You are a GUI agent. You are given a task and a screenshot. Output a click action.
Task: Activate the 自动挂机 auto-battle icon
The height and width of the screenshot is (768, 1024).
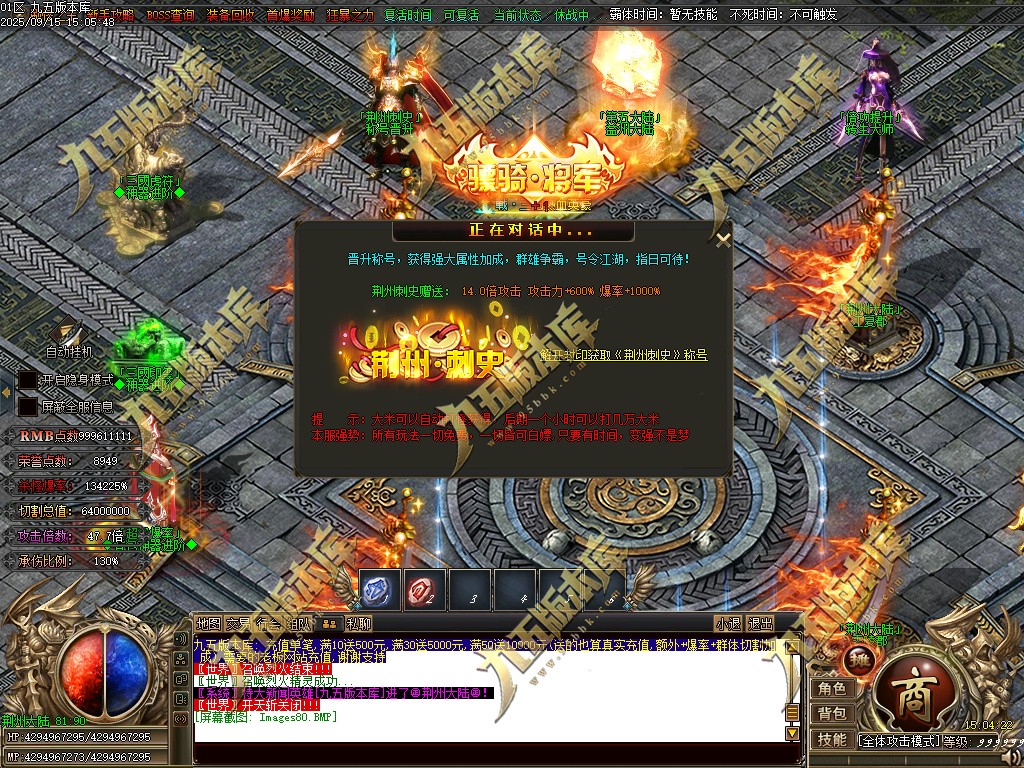[68, 336]
